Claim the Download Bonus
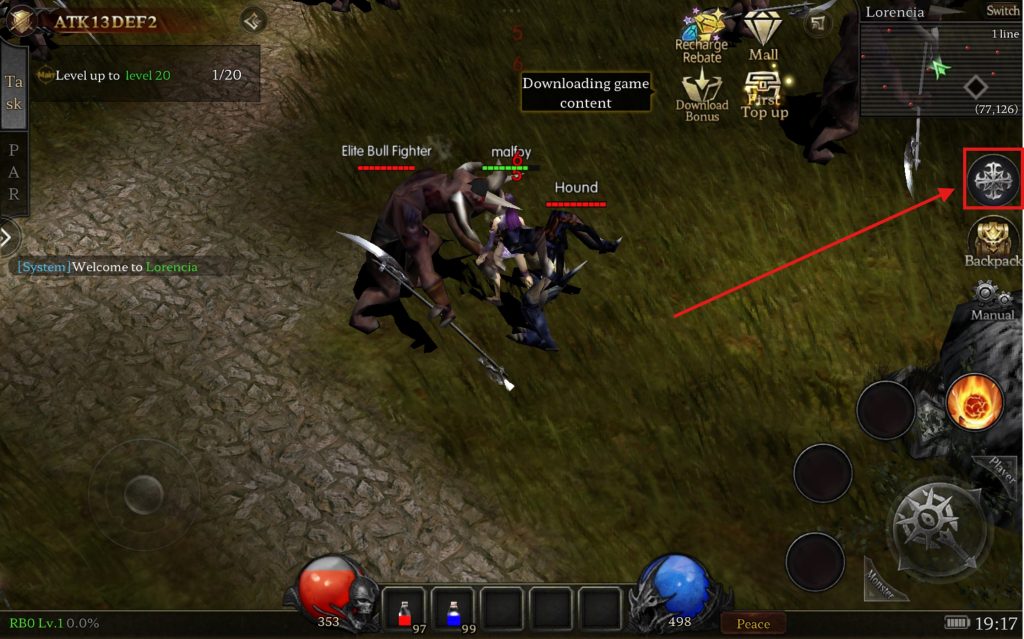This screenshot has height=639, width=1024. (x=702, y=95)
